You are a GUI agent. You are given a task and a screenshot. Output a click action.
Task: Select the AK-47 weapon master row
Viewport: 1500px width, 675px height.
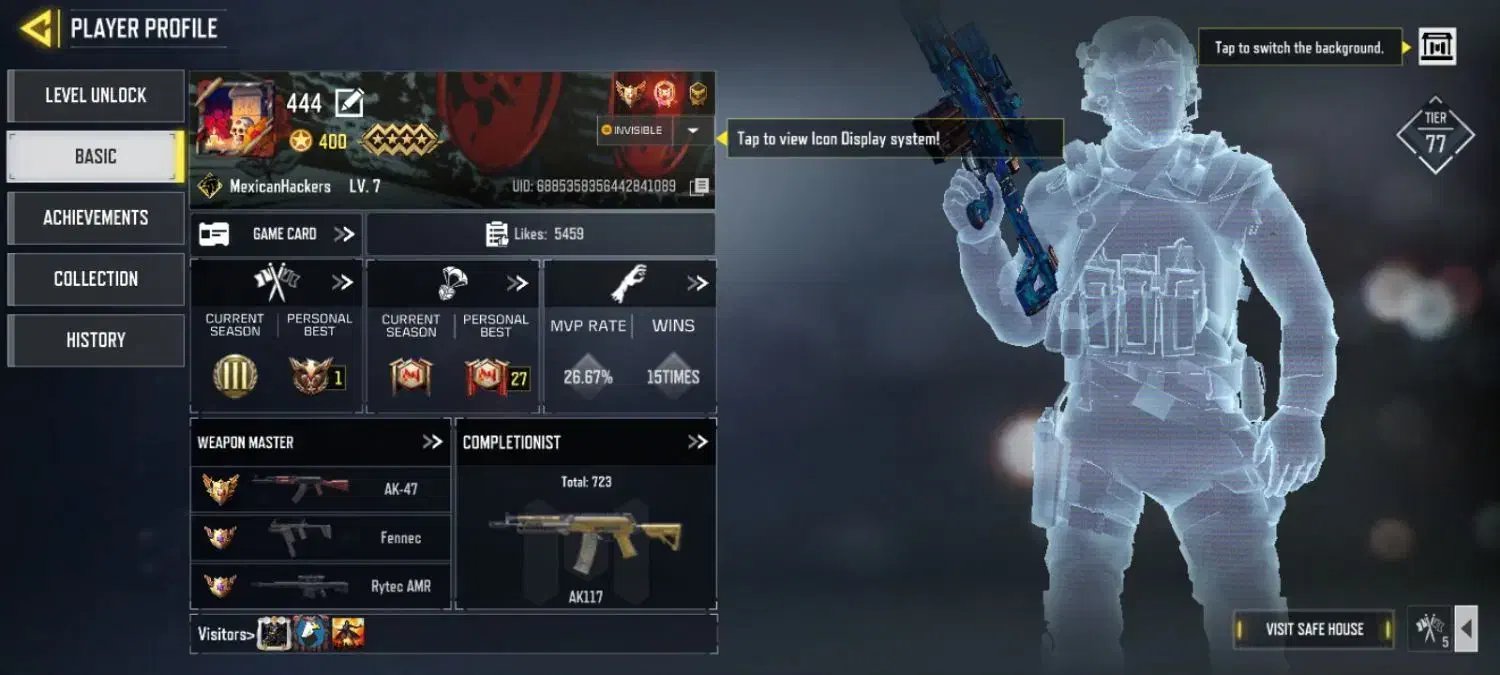(320, 489)
